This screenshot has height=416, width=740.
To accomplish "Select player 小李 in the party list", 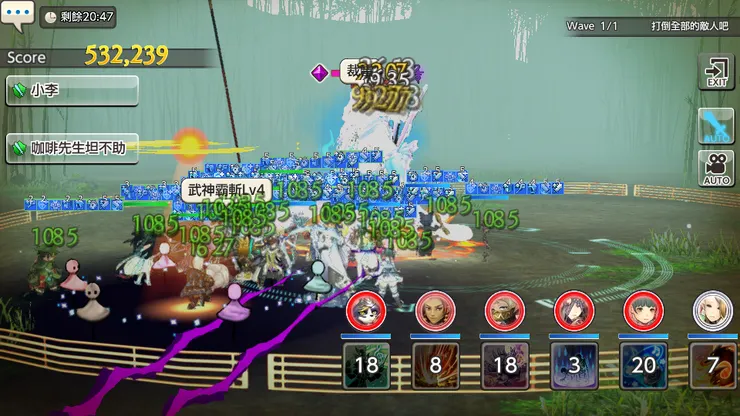I will coord(71,90).
